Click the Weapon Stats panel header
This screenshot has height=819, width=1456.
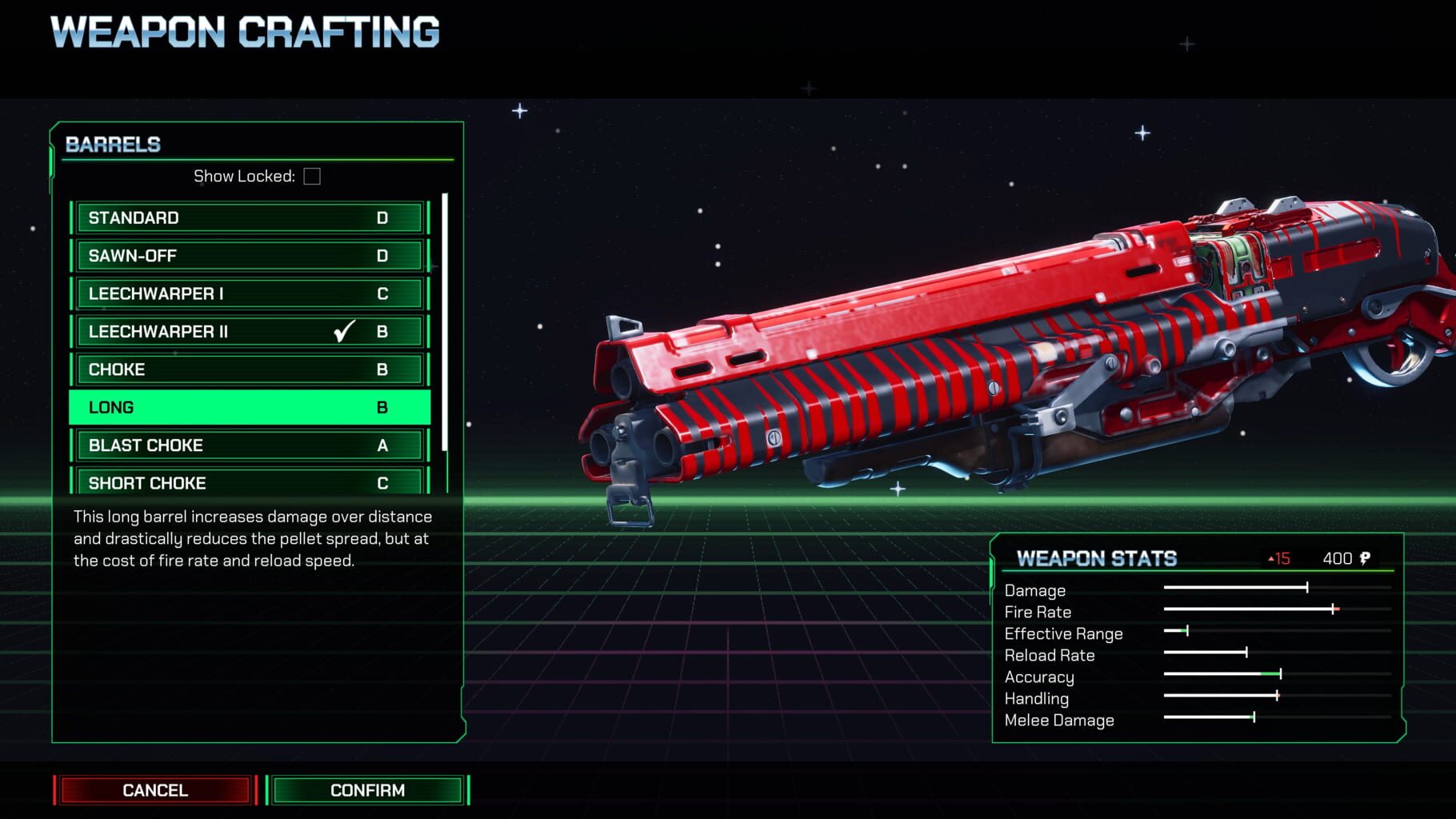[1097, 558]
